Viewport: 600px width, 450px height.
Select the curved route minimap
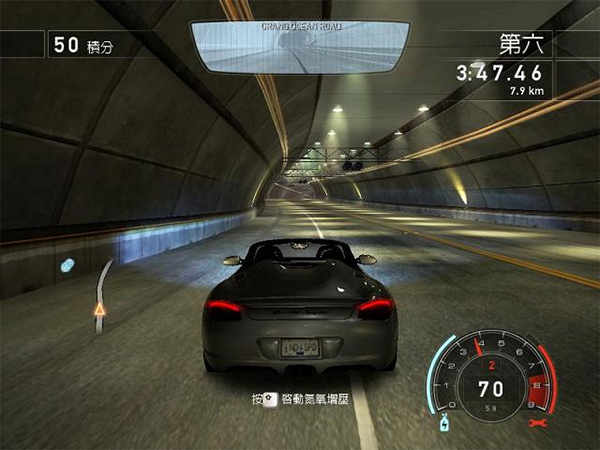[101, 291]
